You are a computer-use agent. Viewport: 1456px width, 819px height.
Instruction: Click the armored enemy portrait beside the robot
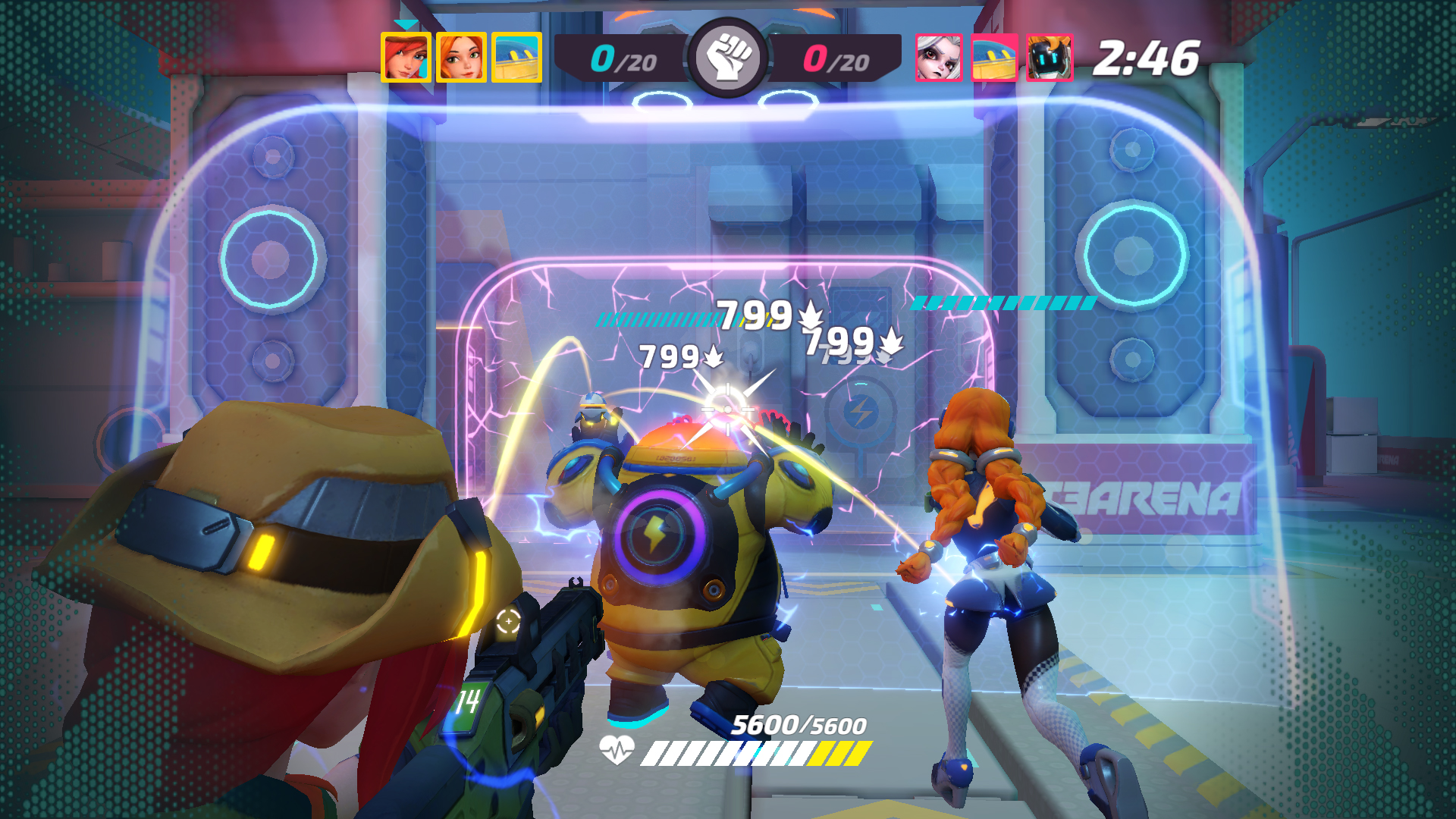pyautogui.click(x=994, y=55)
